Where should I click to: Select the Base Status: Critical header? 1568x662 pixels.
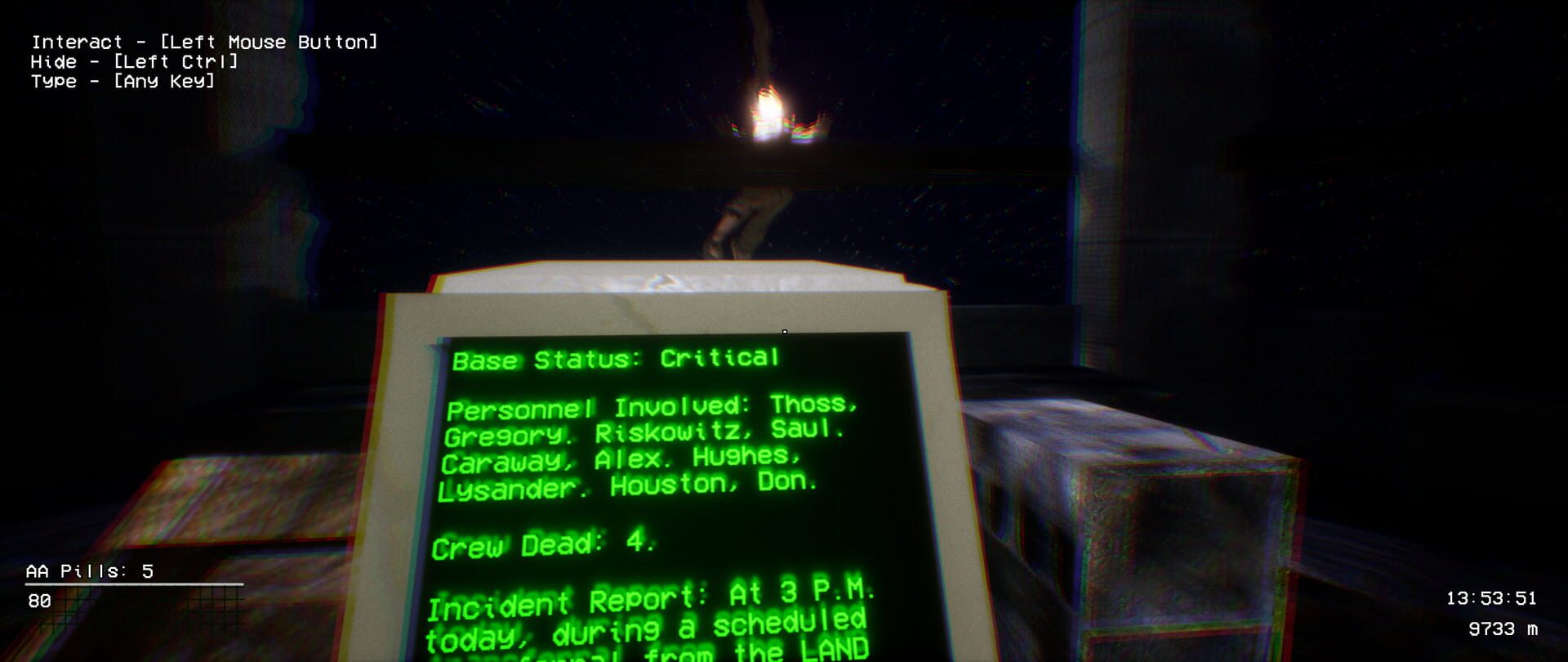click(x=617, y=358)
